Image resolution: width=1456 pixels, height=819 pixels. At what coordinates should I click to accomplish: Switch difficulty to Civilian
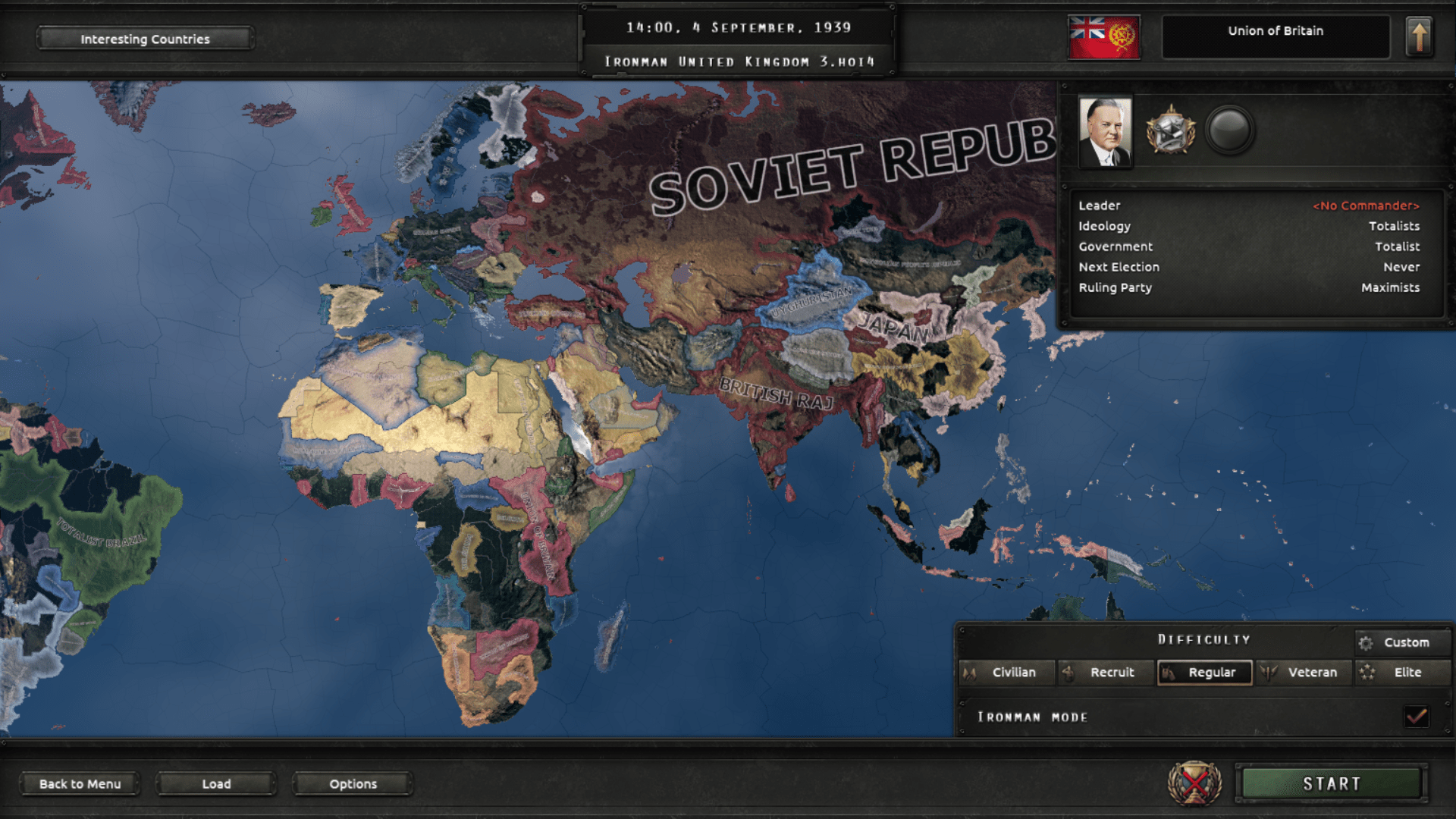1011,672
